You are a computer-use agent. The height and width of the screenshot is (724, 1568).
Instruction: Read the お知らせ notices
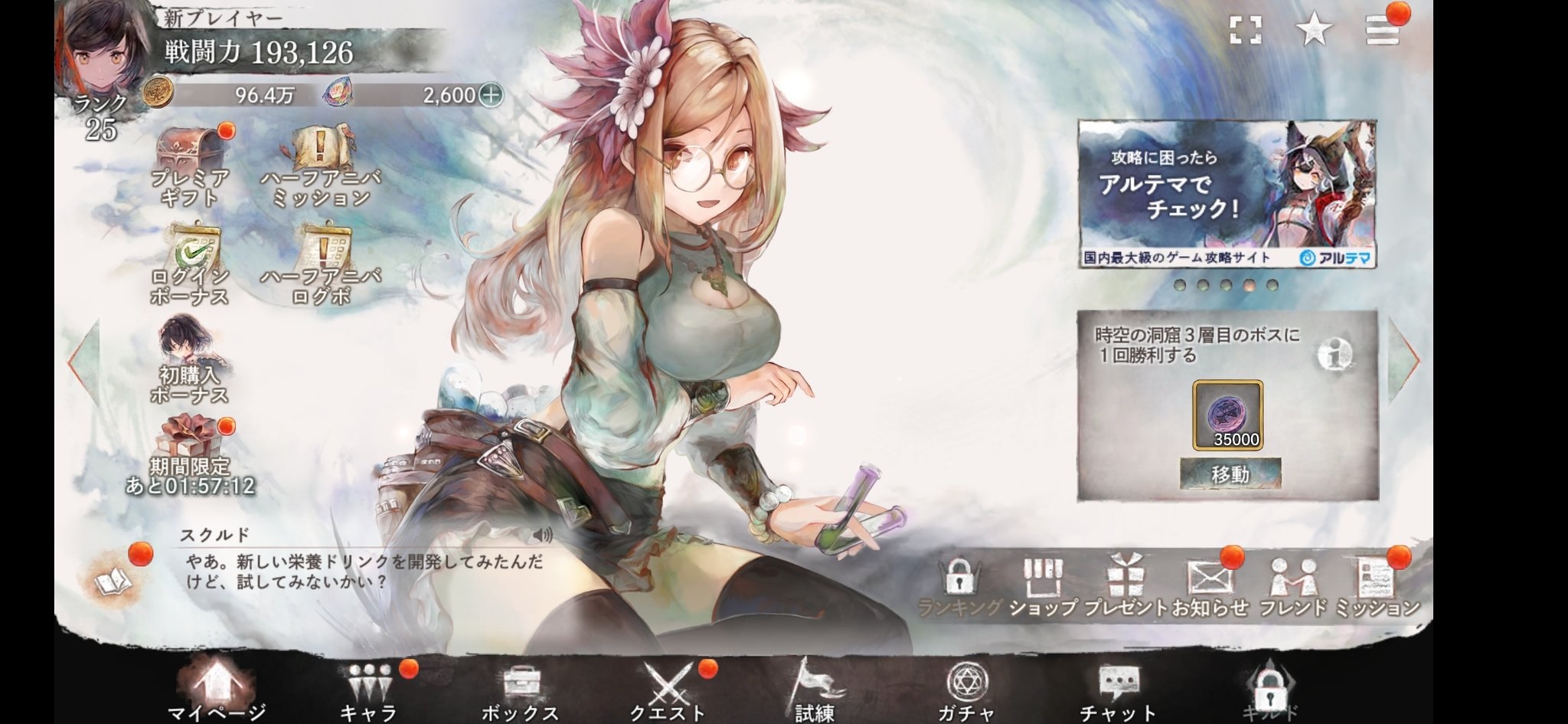1210,587
